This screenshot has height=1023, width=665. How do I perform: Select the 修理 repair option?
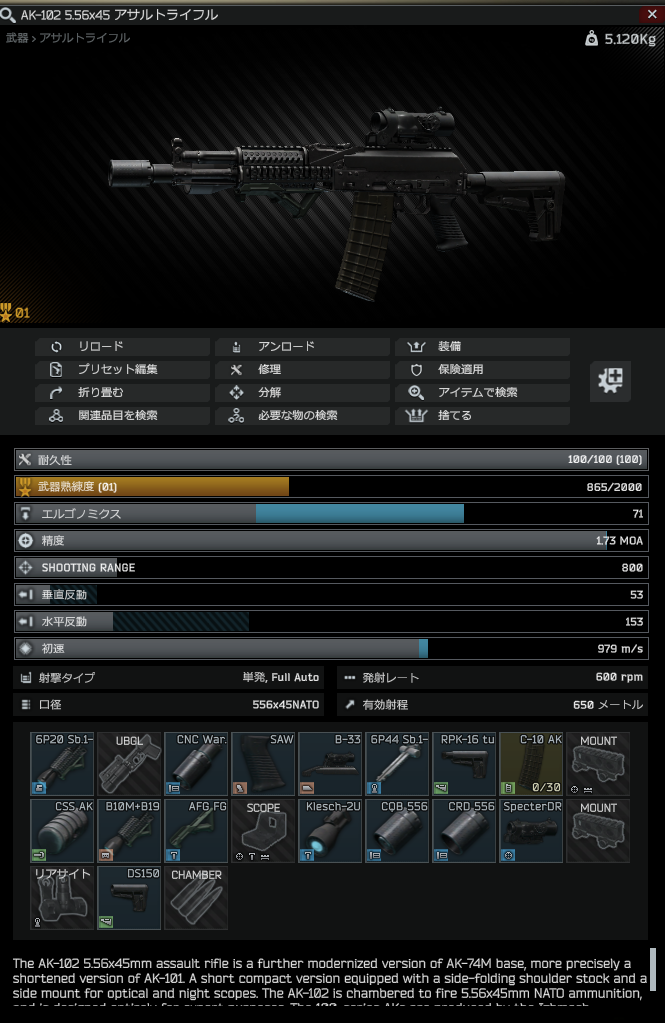[x=302, y=370]
